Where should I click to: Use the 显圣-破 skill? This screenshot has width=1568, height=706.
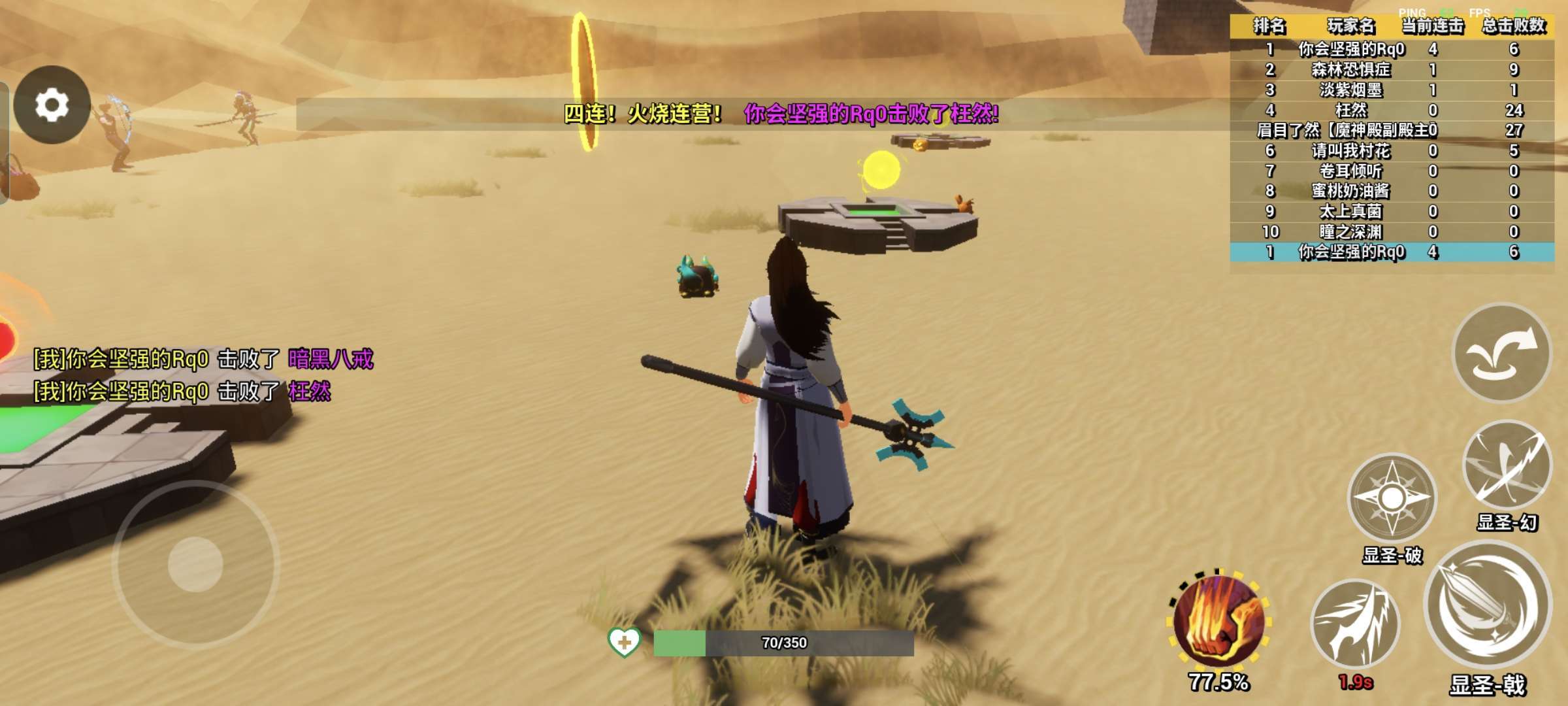[x=1392, y=498]
